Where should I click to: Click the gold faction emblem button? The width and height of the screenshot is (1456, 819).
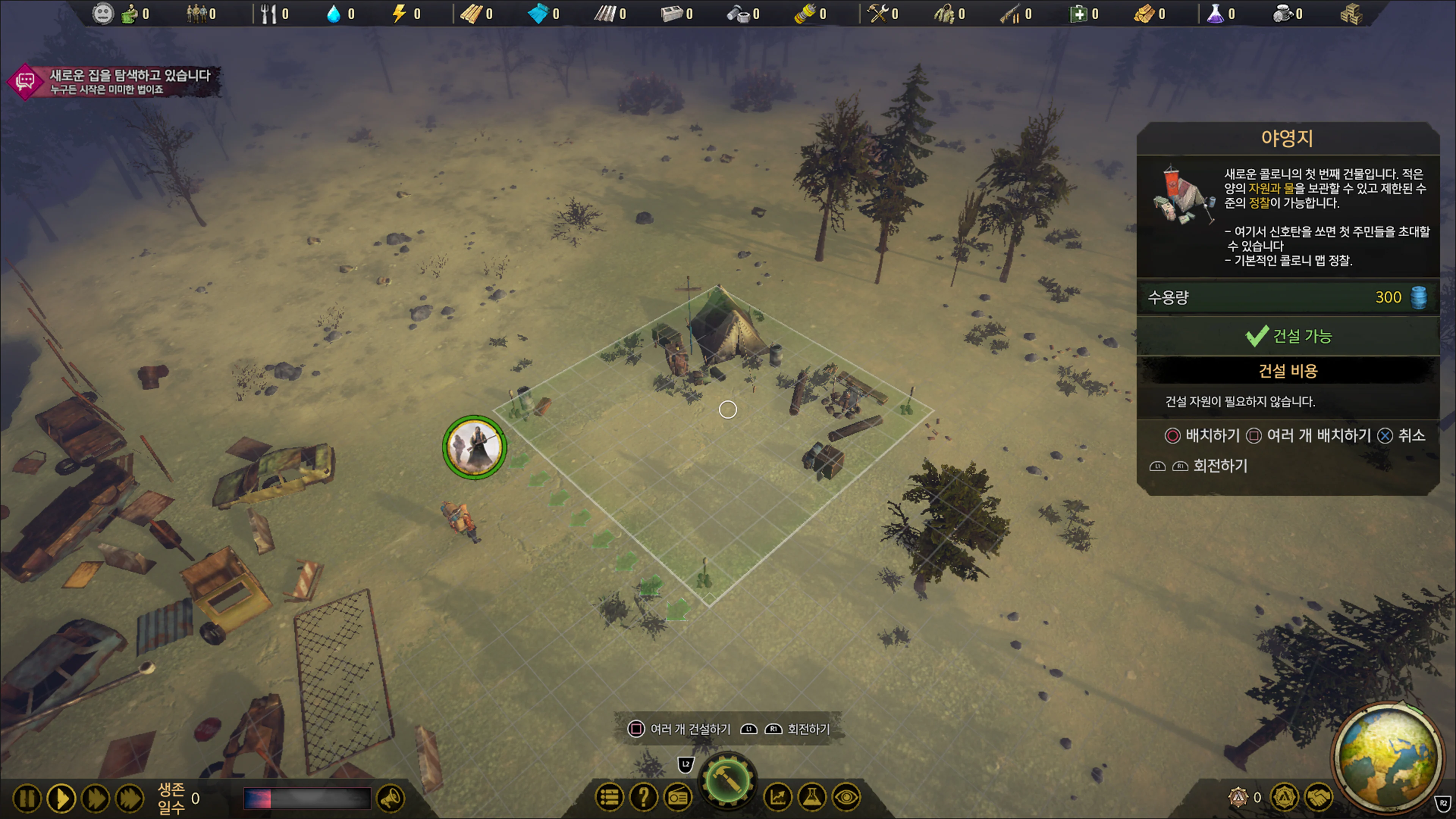coord(1284,797)
